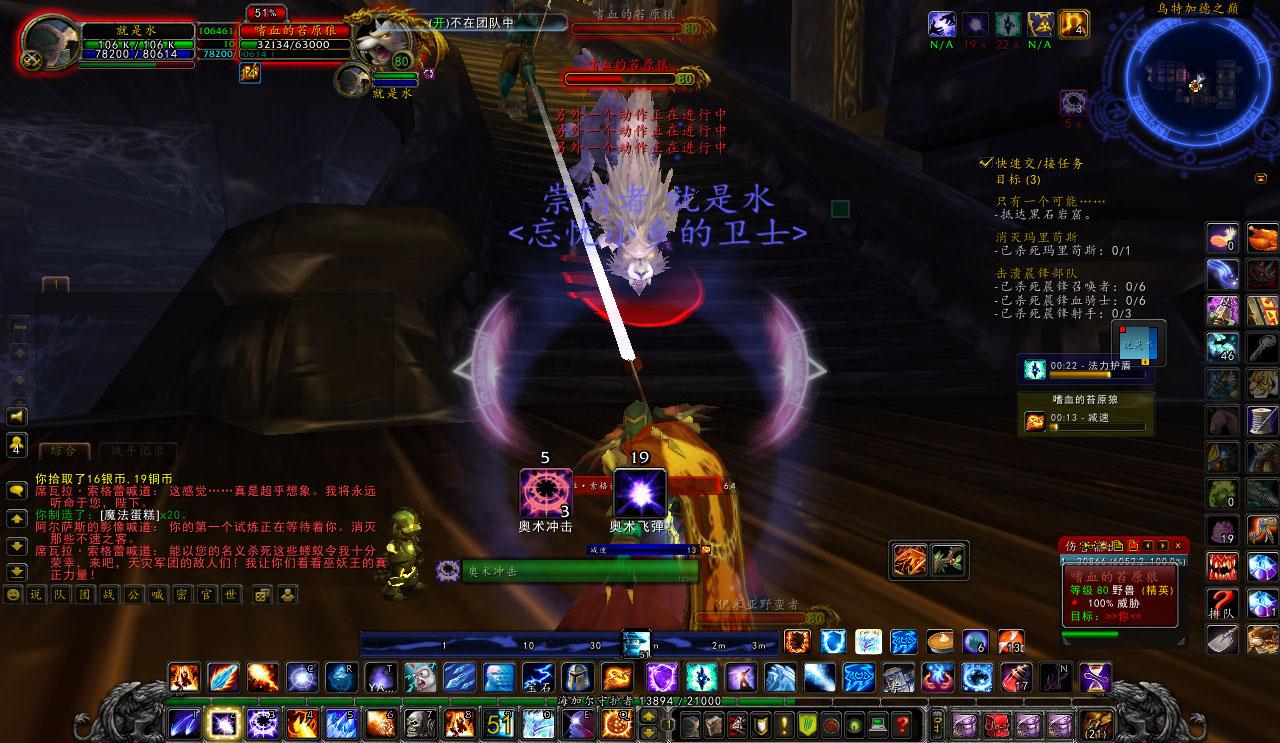The image size is (1280, 743).
Task: Click the player portrait frame
Action: click(x=49, y=45)
